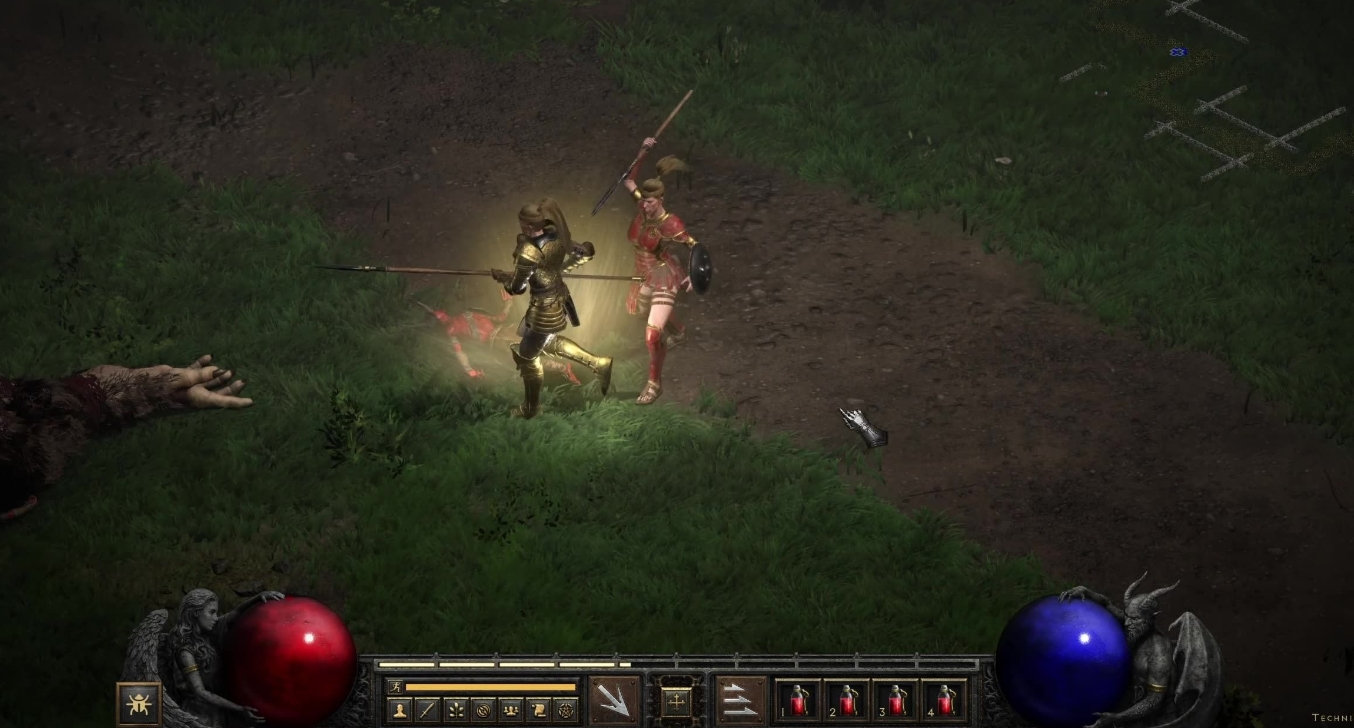Click the beetle icon button beside the health orb
The image size is (1354, 728).
[x=139, y=703]
